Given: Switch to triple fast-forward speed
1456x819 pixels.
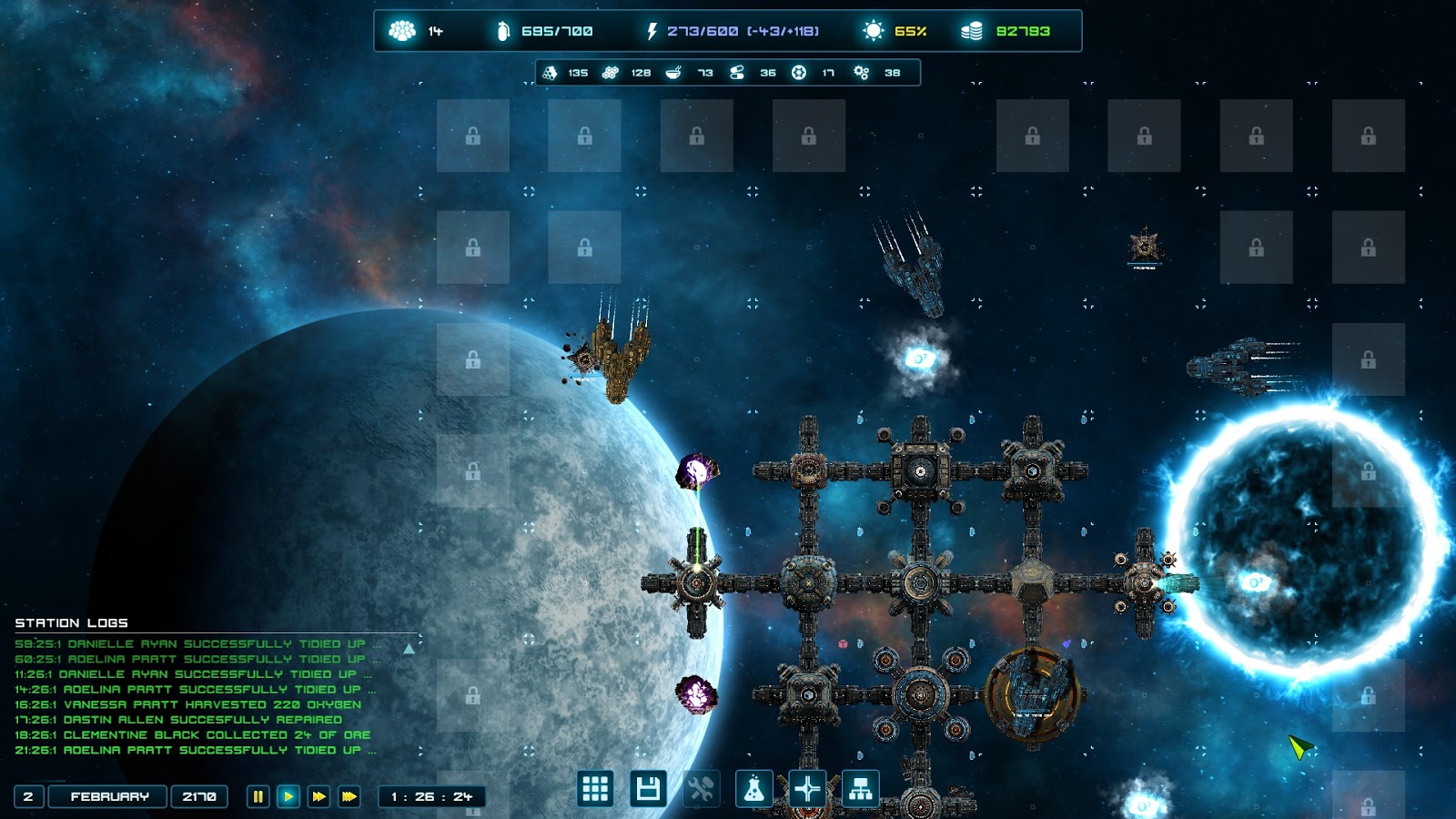Looking at the screenshot, I should tap(349, 796).
